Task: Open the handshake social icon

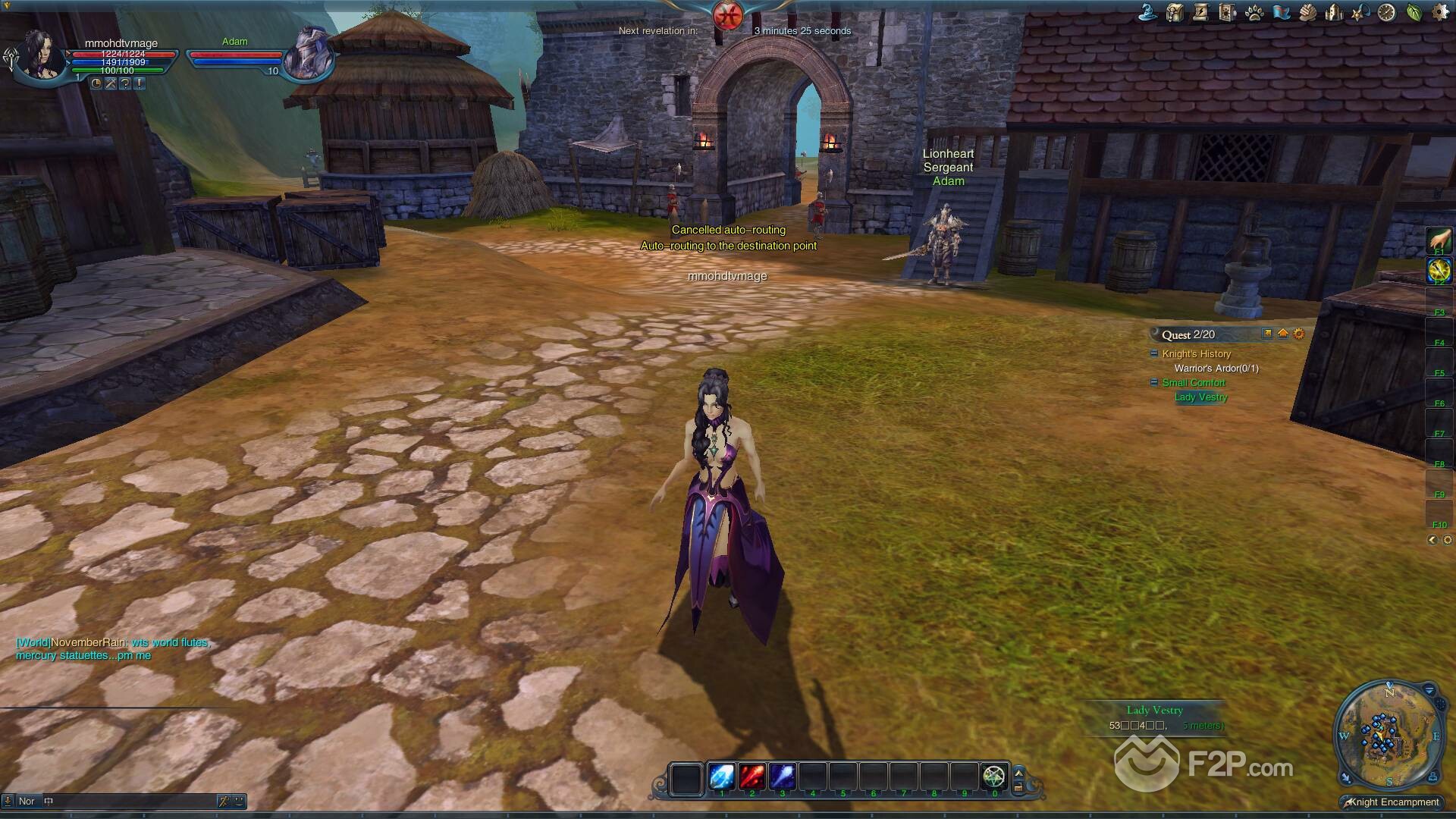Action: 1307,12
